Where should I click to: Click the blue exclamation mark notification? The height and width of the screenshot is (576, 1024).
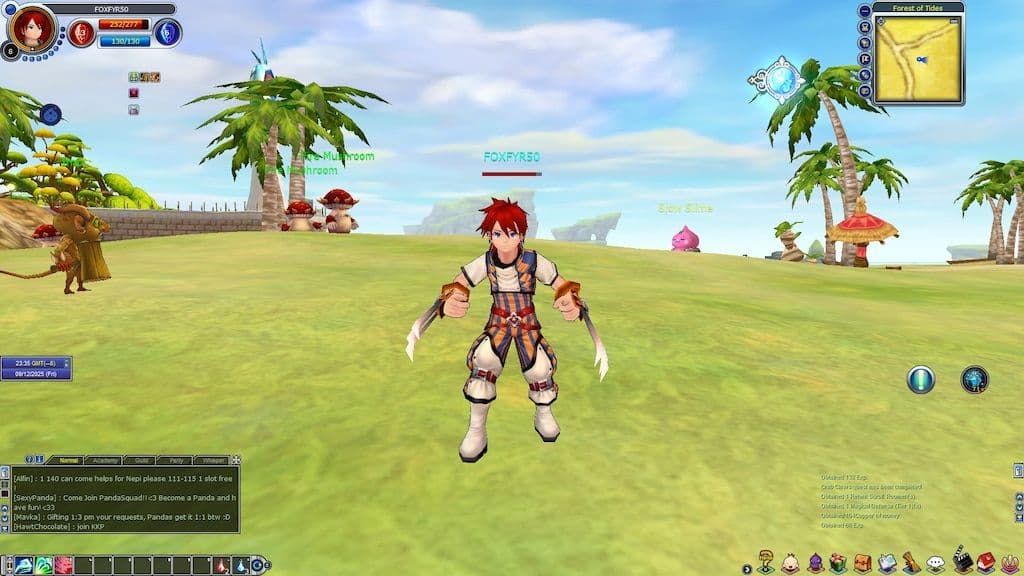point(920,379)
